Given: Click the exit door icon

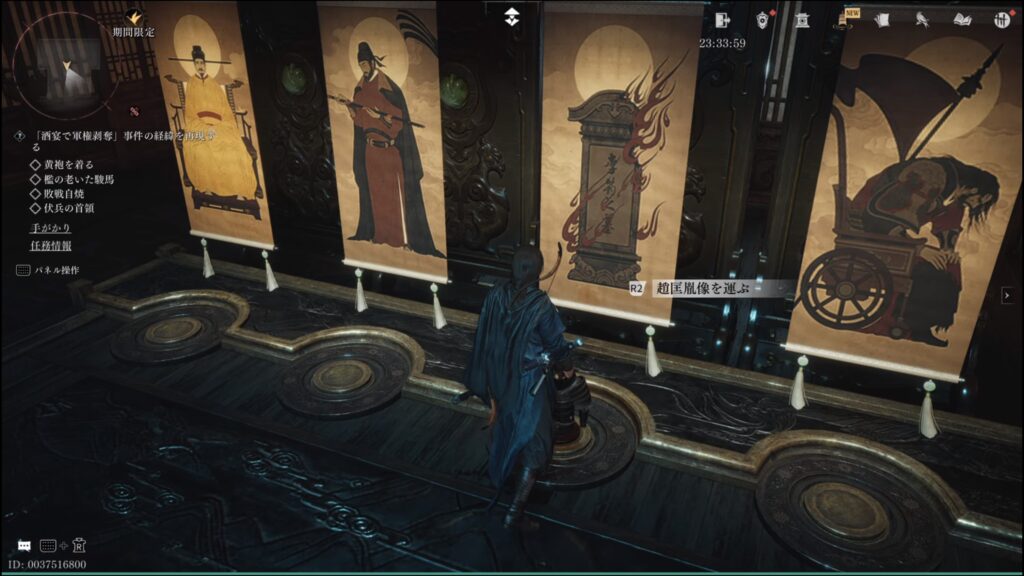Looking at the screenshot, I should point(724,19).
